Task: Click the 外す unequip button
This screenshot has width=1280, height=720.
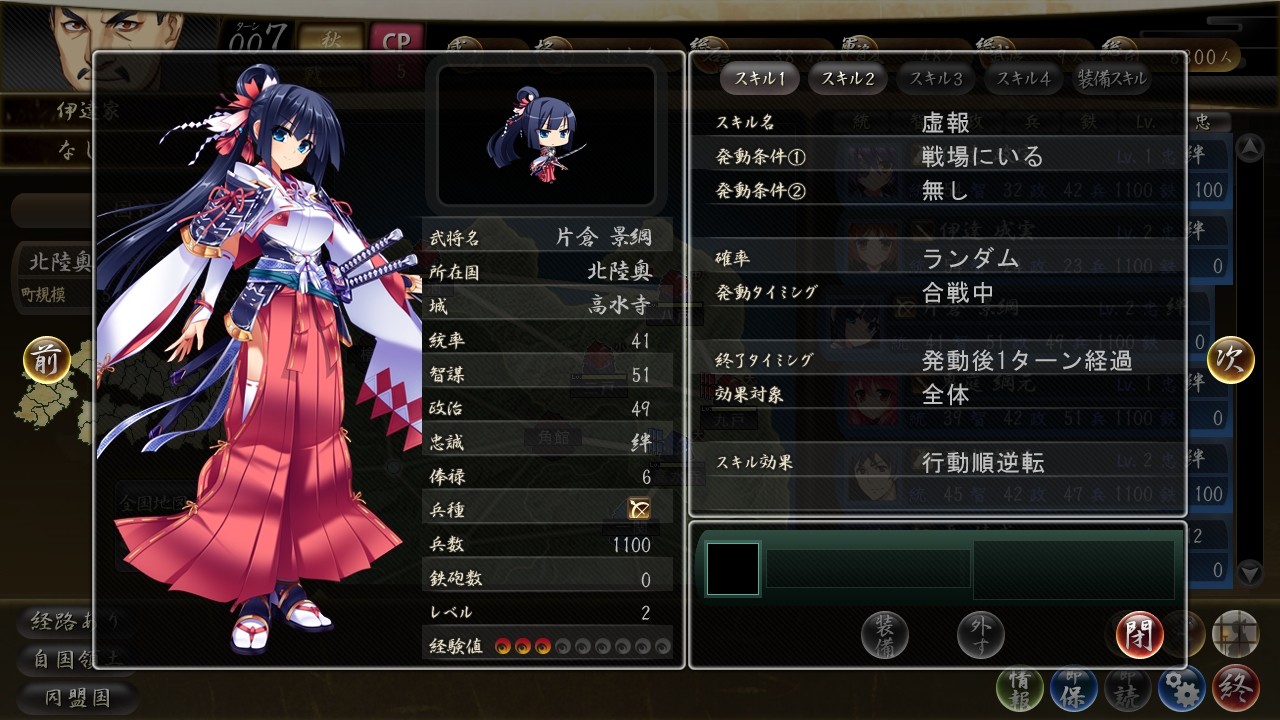Action: pos(980,633)
